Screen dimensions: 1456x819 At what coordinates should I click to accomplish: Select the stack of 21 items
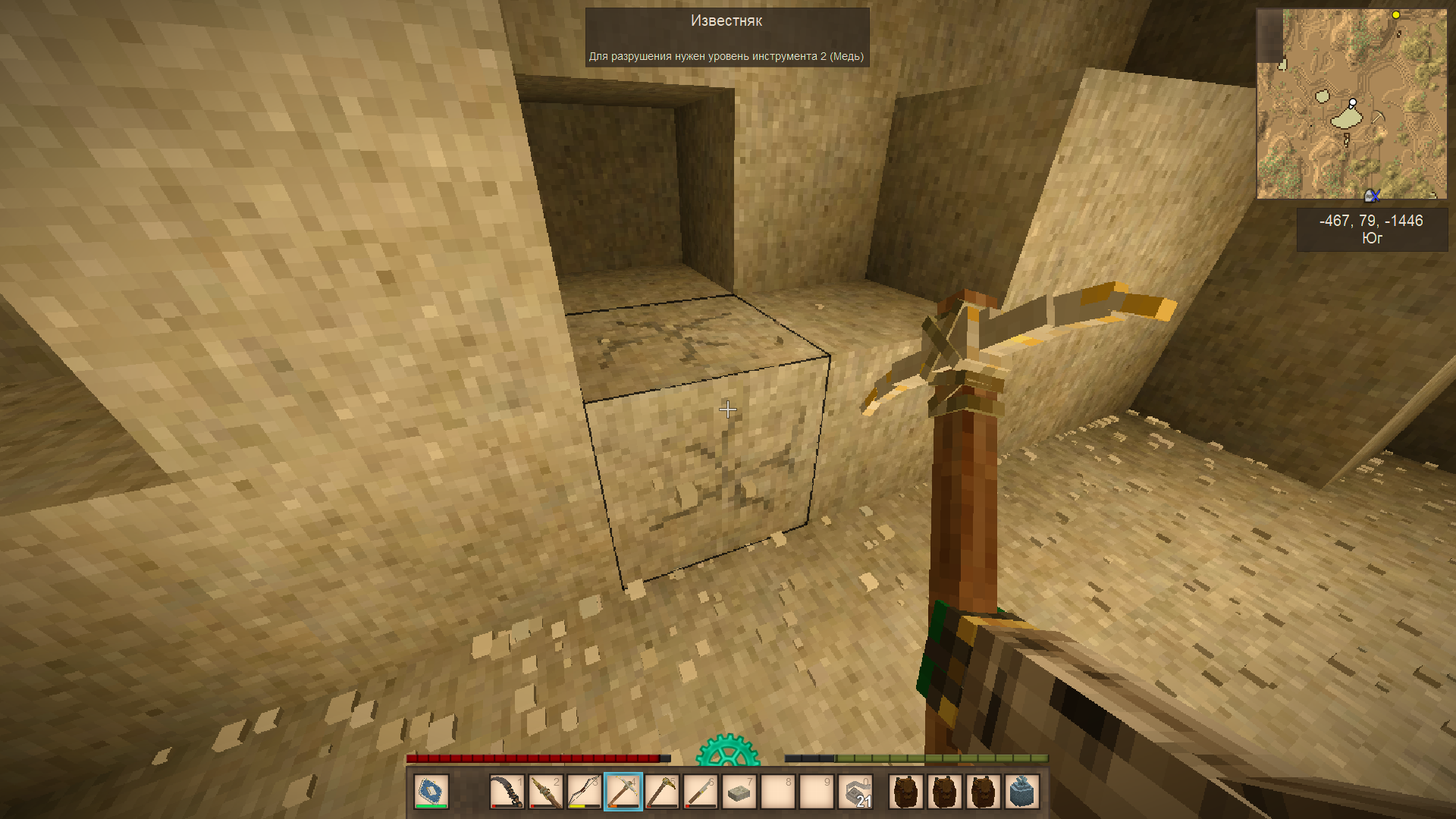[855, 792]
